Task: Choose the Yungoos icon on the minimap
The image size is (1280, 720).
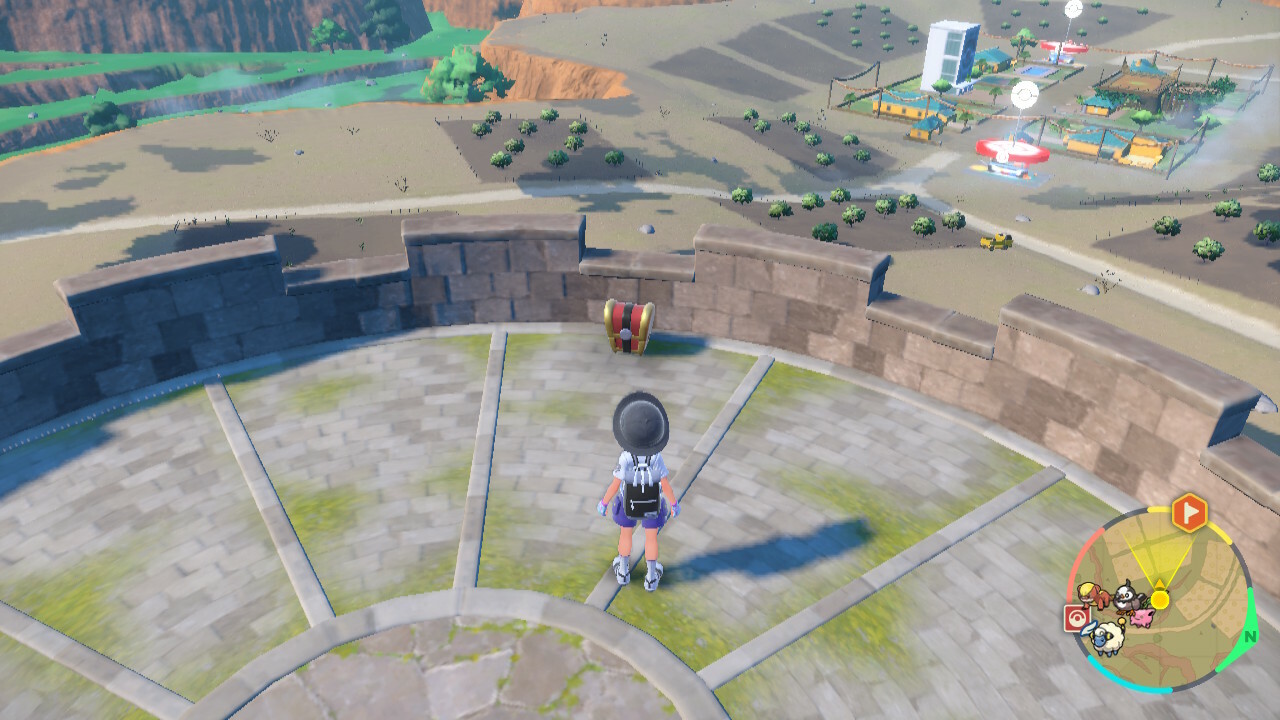Action: tap(1092, 596)
